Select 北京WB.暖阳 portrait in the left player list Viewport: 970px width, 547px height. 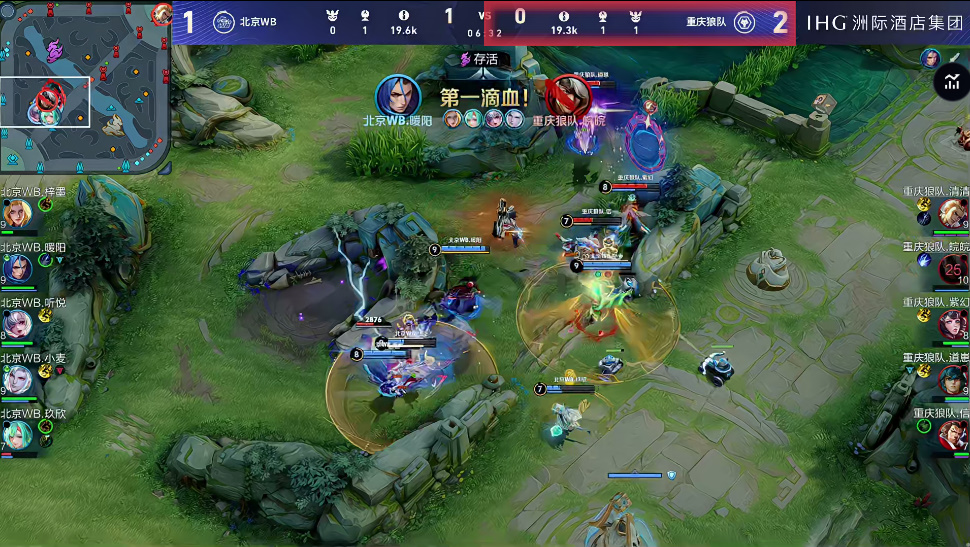17,269
